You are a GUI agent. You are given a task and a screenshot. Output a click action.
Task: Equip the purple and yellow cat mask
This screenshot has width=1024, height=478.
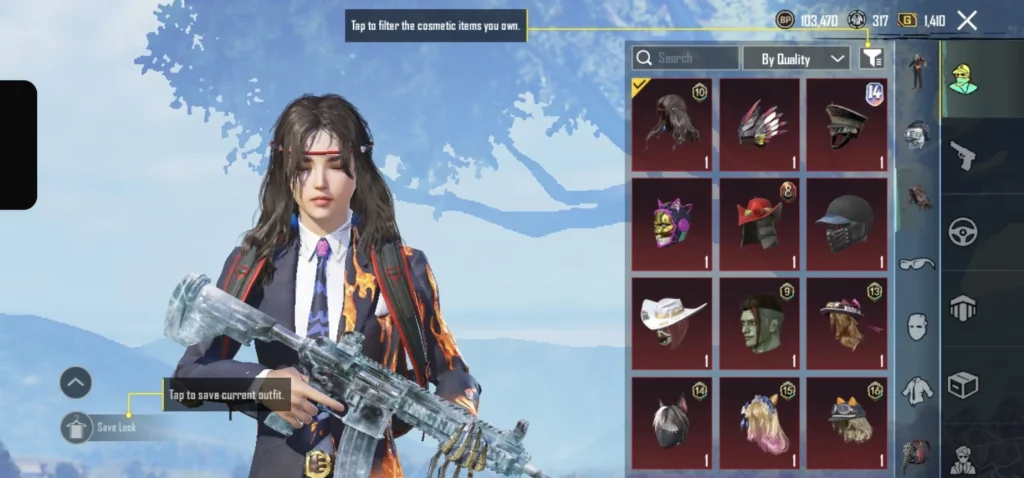[x=672, y=224]
